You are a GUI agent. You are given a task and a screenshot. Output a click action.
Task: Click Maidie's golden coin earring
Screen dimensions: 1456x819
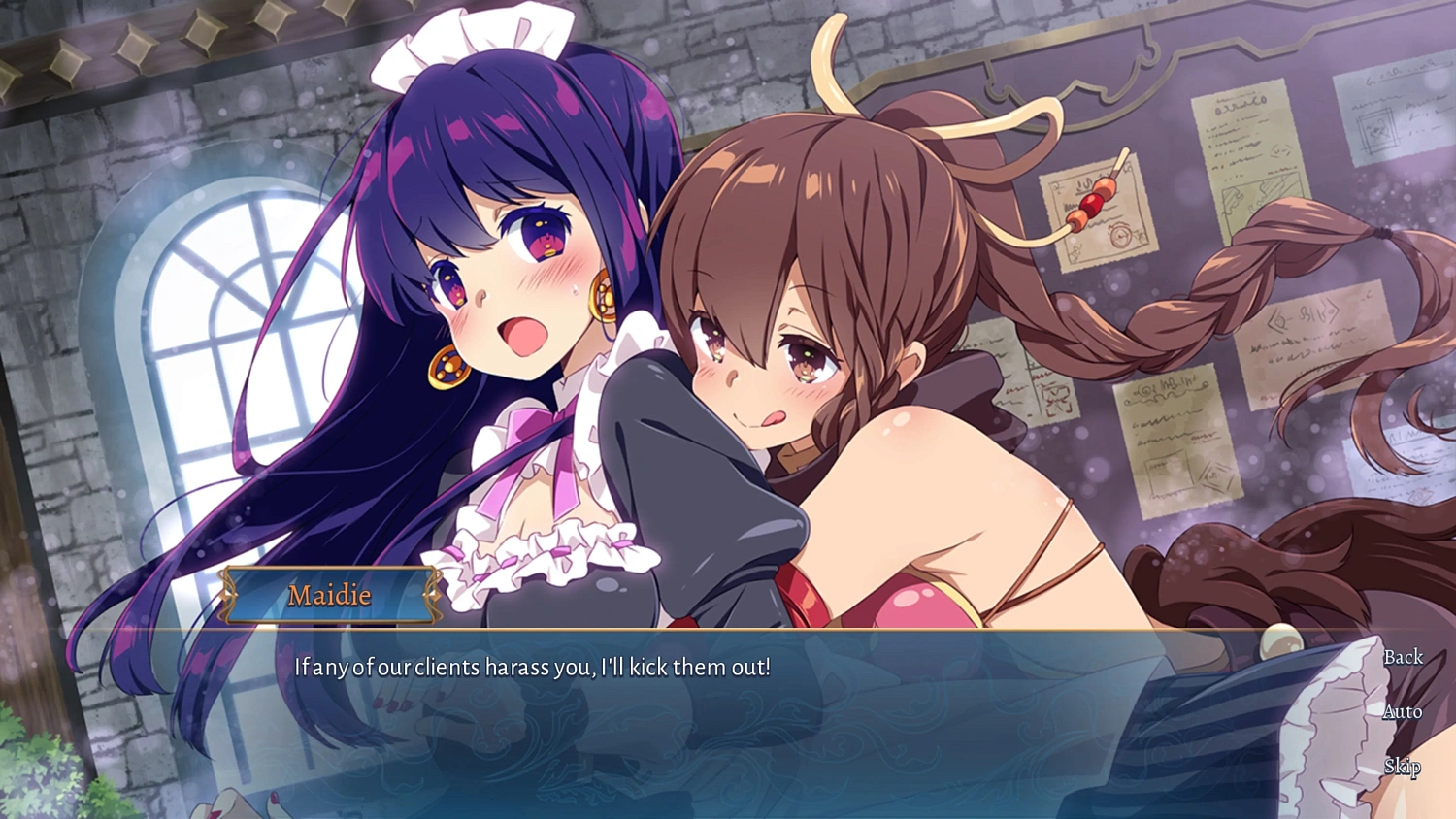(447, 367)
